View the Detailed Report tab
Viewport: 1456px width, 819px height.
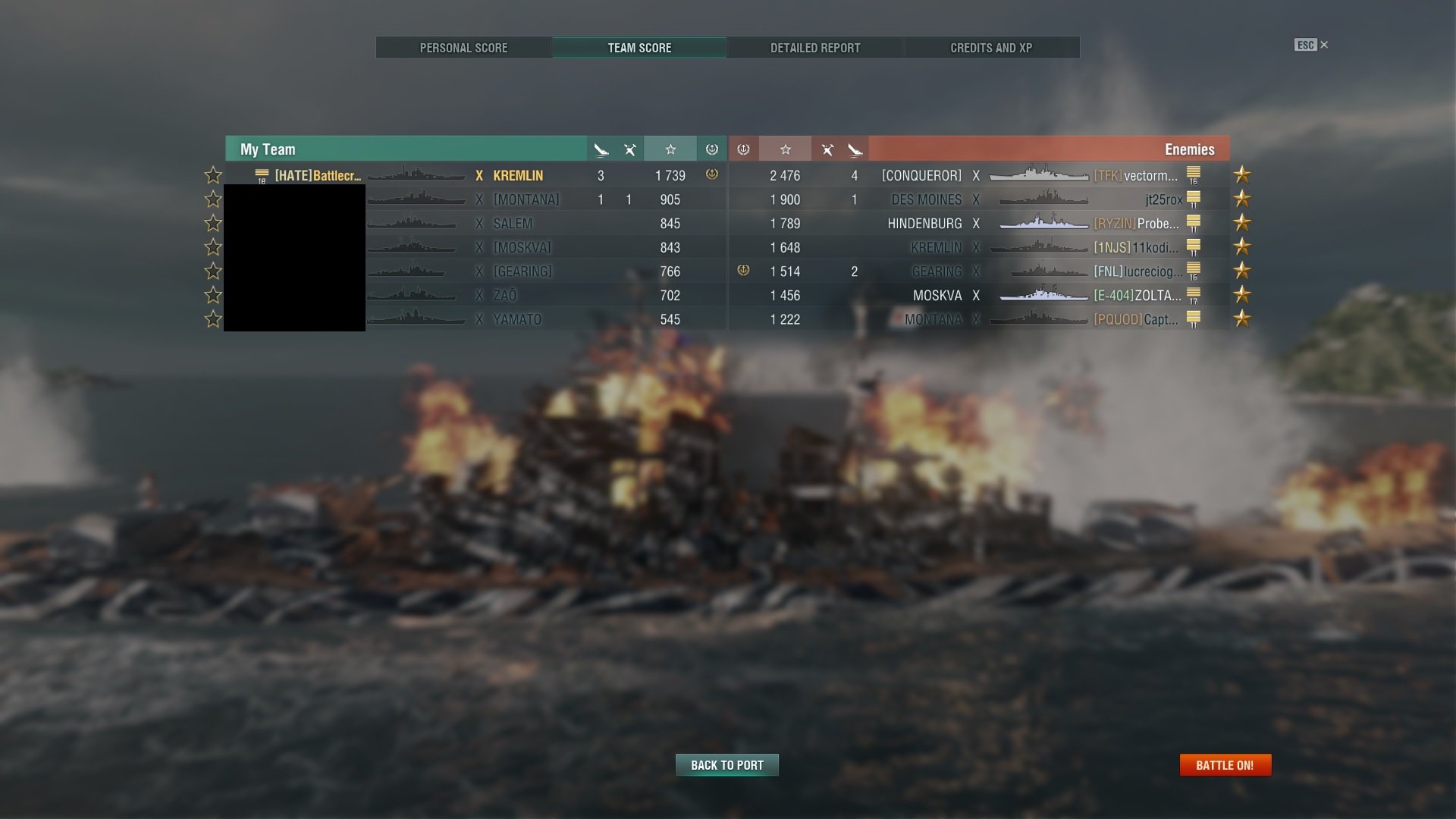[x=815, y=48]
